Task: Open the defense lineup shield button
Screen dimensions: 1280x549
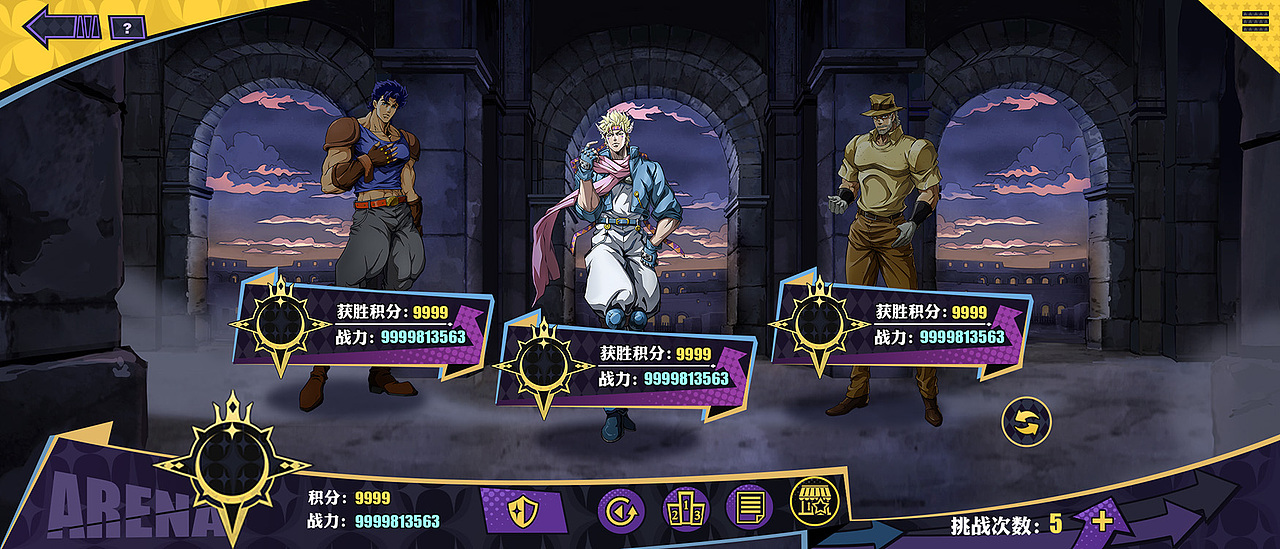Action: click(523, 511)
